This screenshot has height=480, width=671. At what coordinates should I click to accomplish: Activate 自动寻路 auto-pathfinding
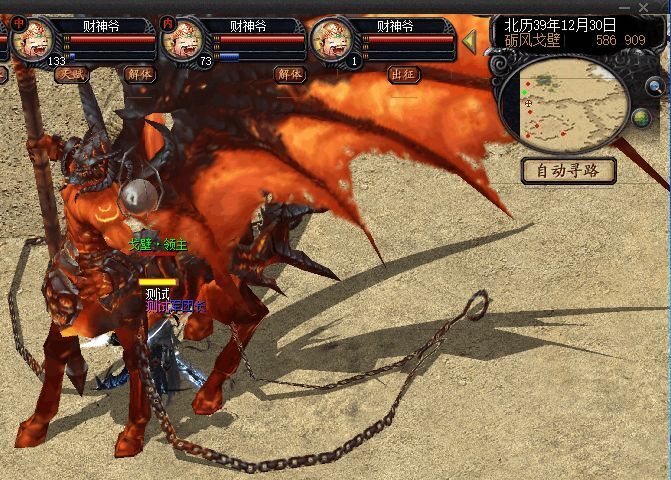(568, 170)
